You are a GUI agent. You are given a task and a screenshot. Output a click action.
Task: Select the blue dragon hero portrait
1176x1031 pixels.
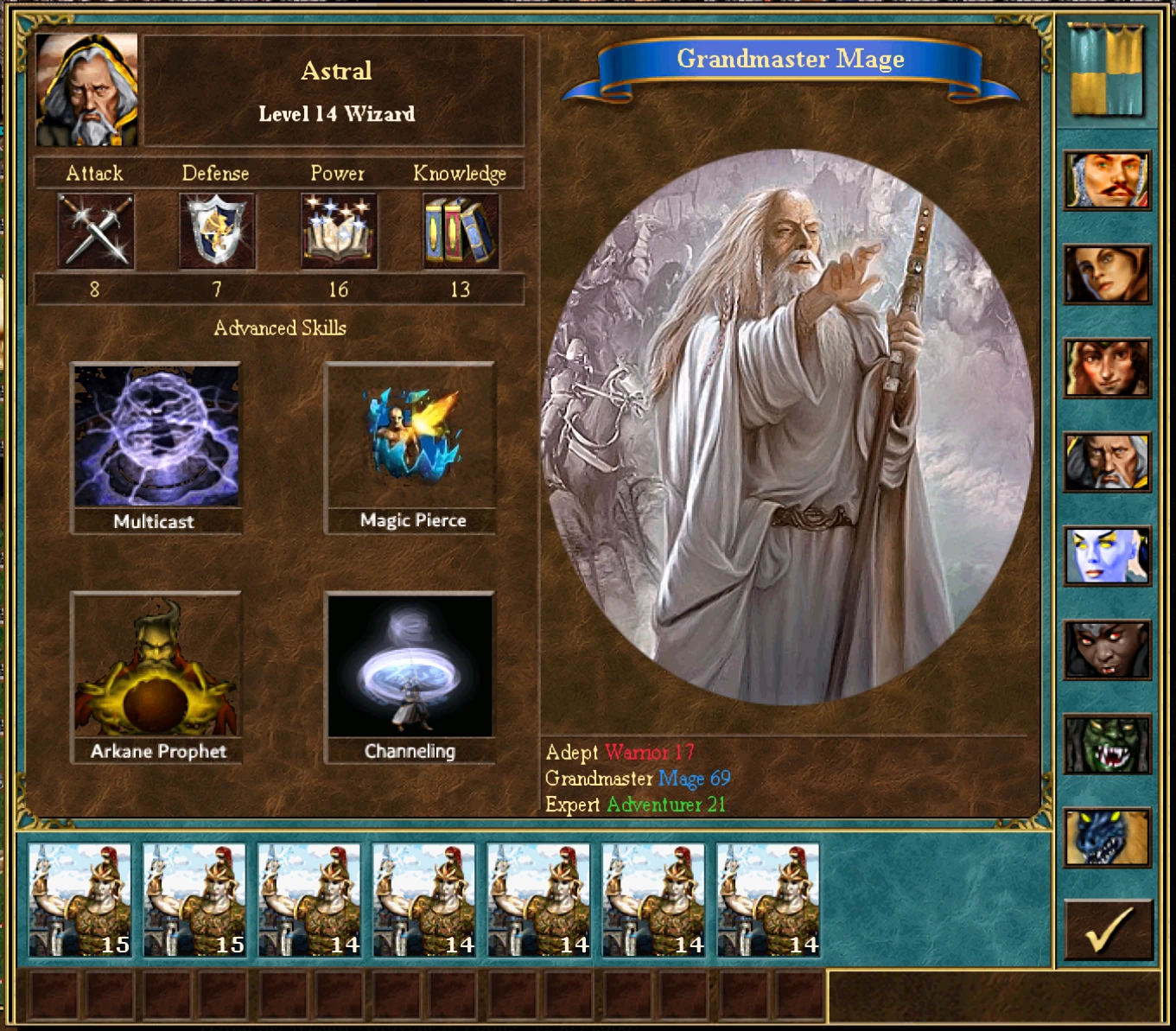pyautogui.click(x=1107, y=837)
